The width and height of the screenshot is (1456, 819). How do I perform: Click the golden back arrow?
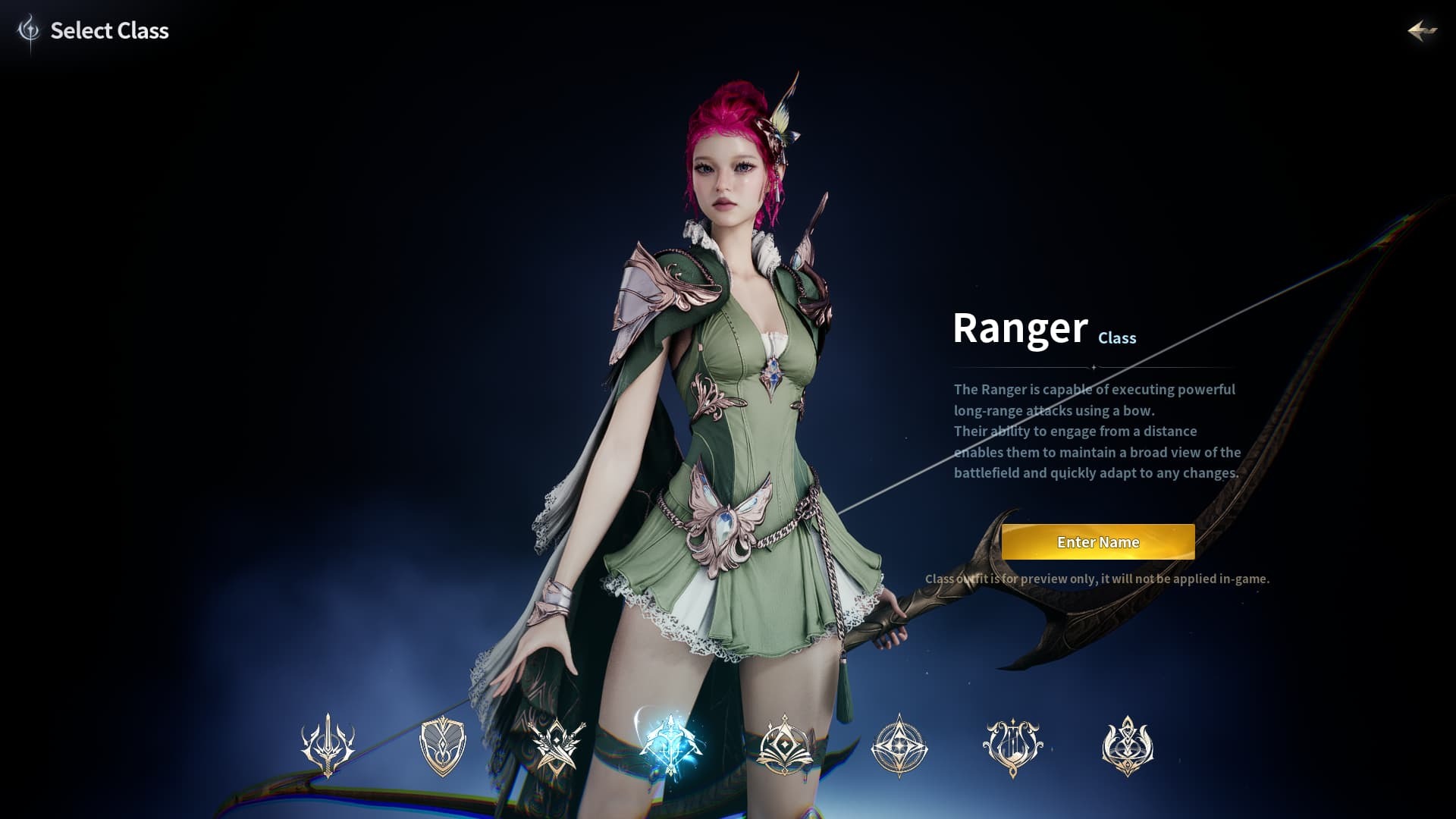pyautogui.click(x=1421, y=31)
